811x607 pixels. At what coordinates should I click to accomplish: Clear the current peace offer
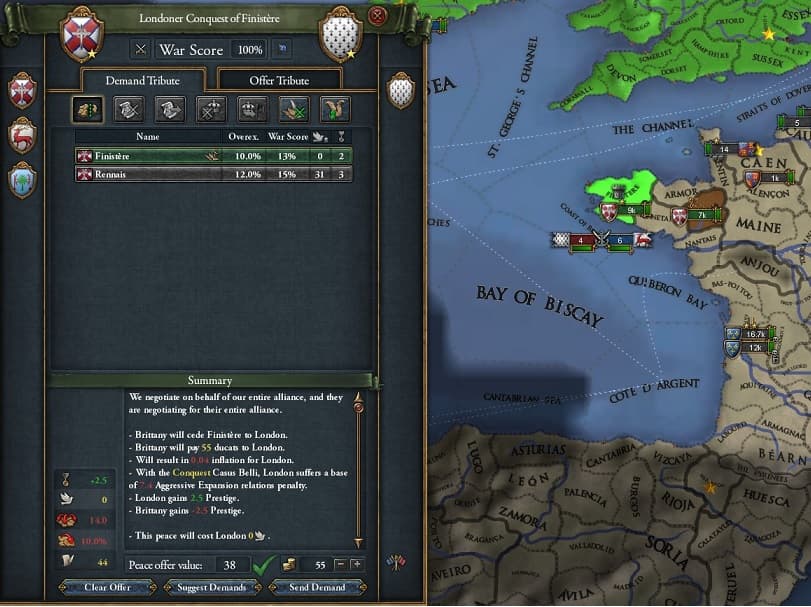click(x=109, y=587)
